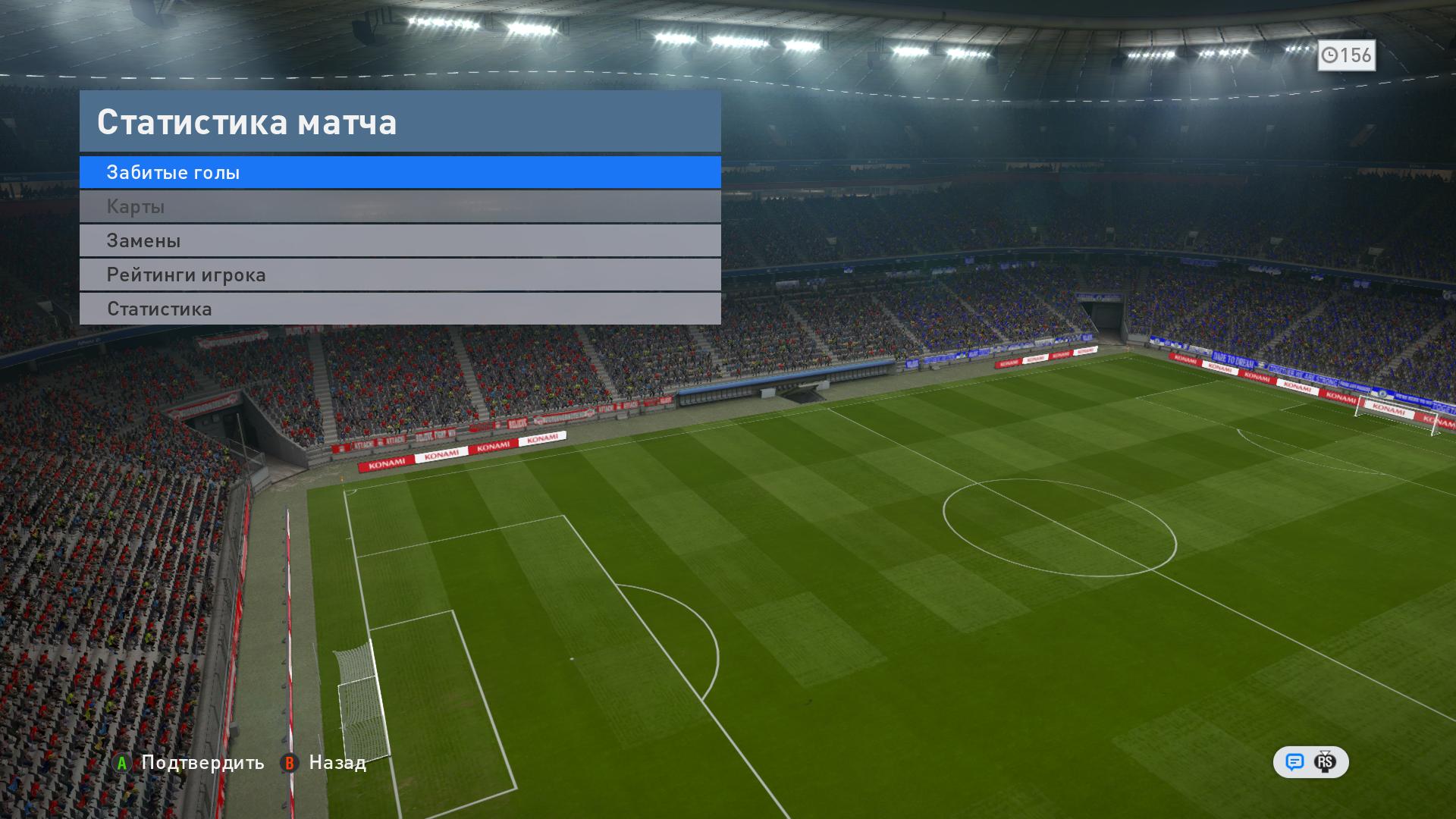The image size is (1456, 819).
Task: Choose Рейтинги игрока from the list
Action: [x=400, y=275]
